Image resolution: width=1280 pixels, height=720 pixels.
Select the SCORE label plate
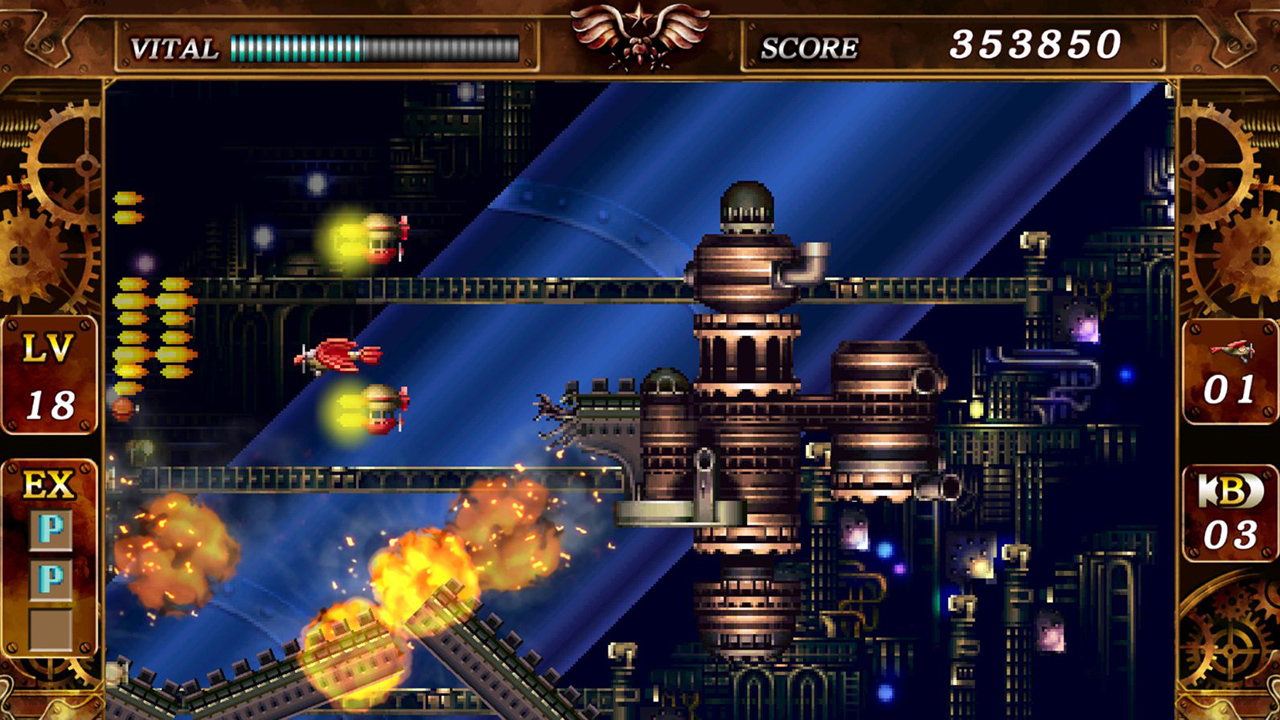coord(810,46)
